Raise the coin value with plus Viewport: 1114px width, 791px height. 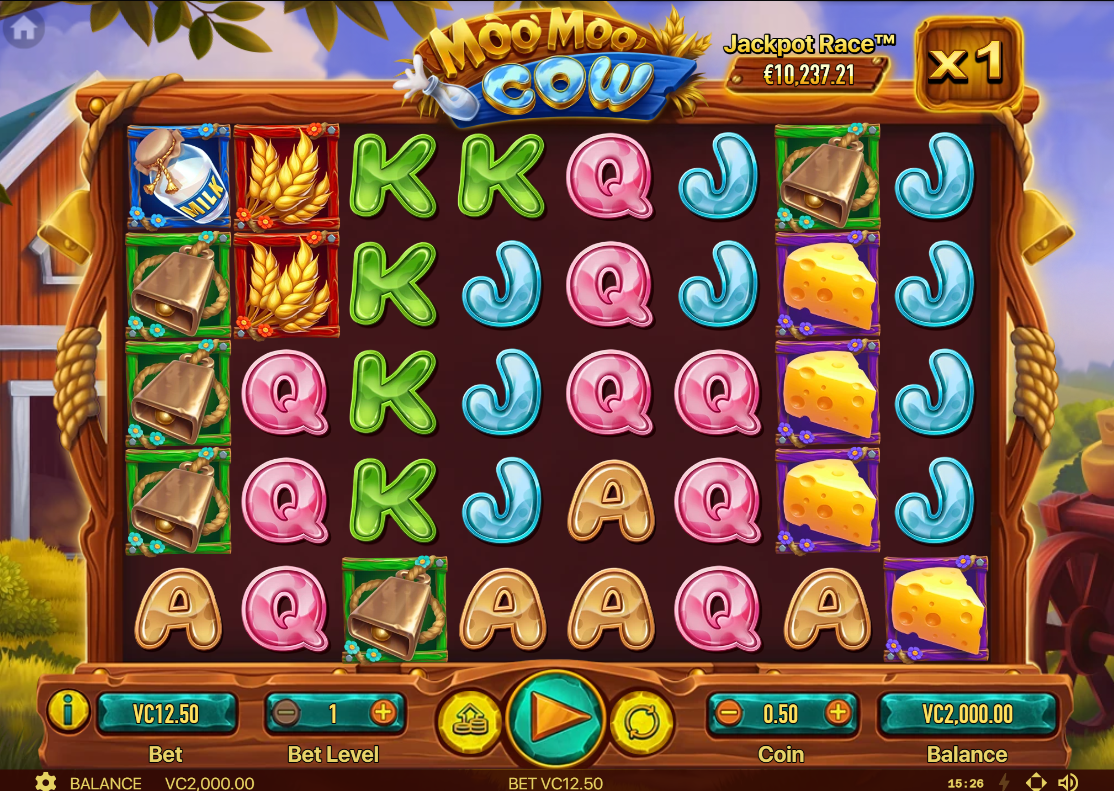coord(837,713)
